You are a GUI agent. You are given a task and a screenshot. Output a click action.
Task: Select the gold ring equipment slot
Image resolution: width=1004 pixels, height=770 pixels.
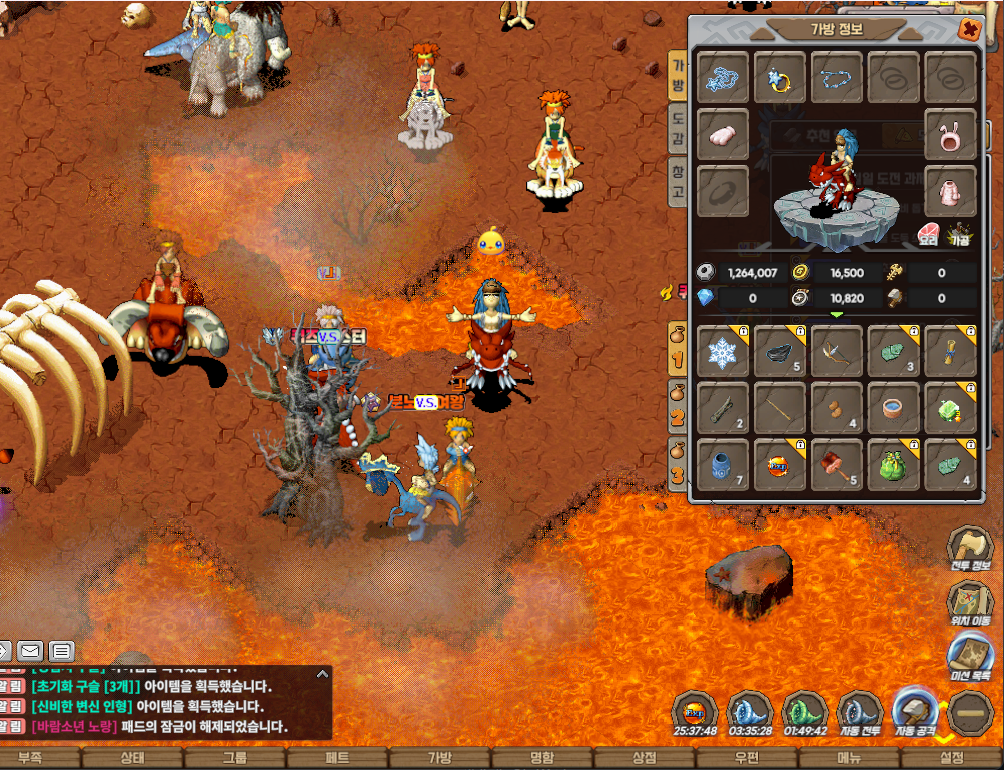[x=779, y=77]
